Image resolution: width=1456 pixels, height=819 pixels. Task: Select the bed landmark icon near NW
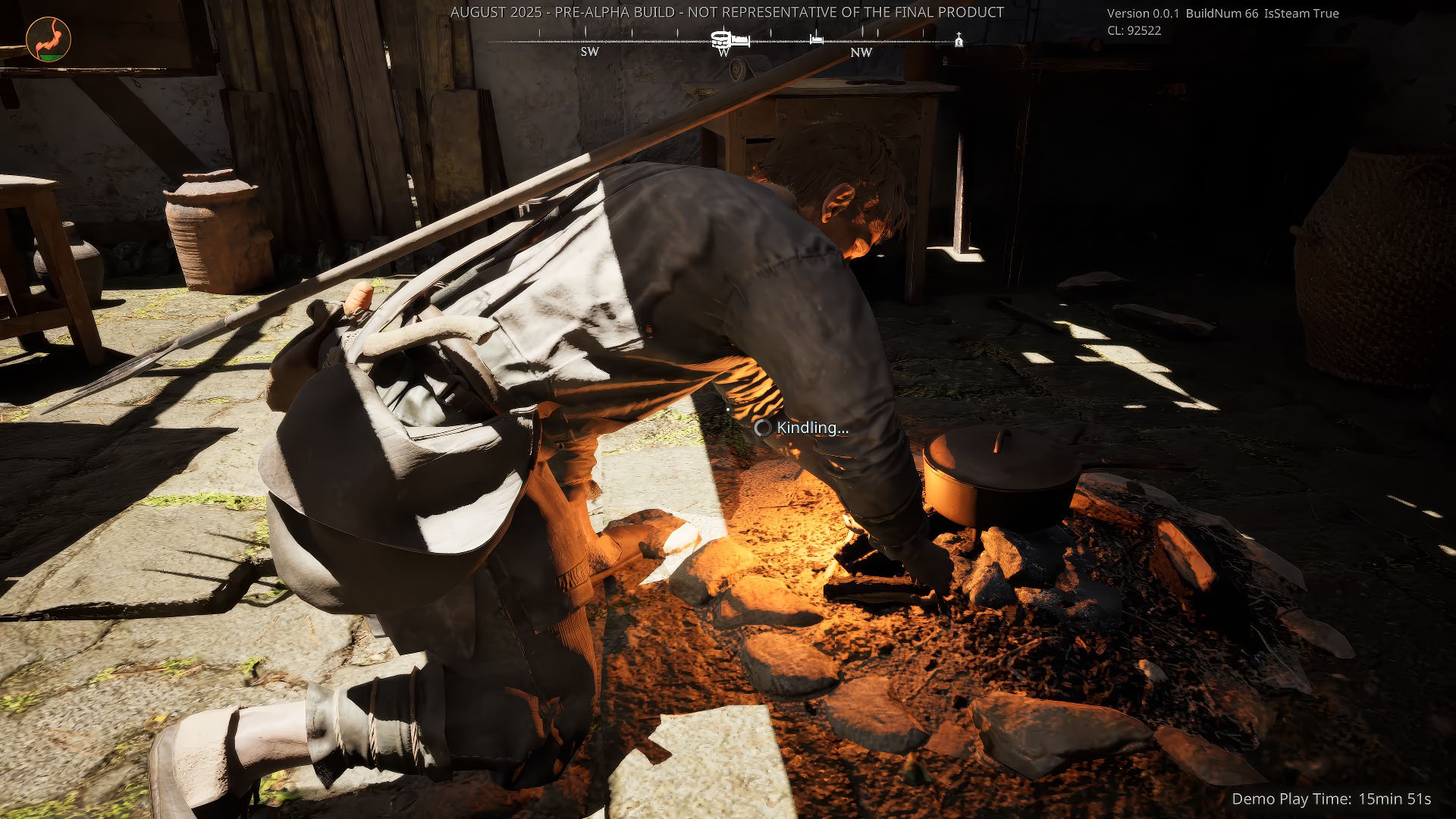816,40
